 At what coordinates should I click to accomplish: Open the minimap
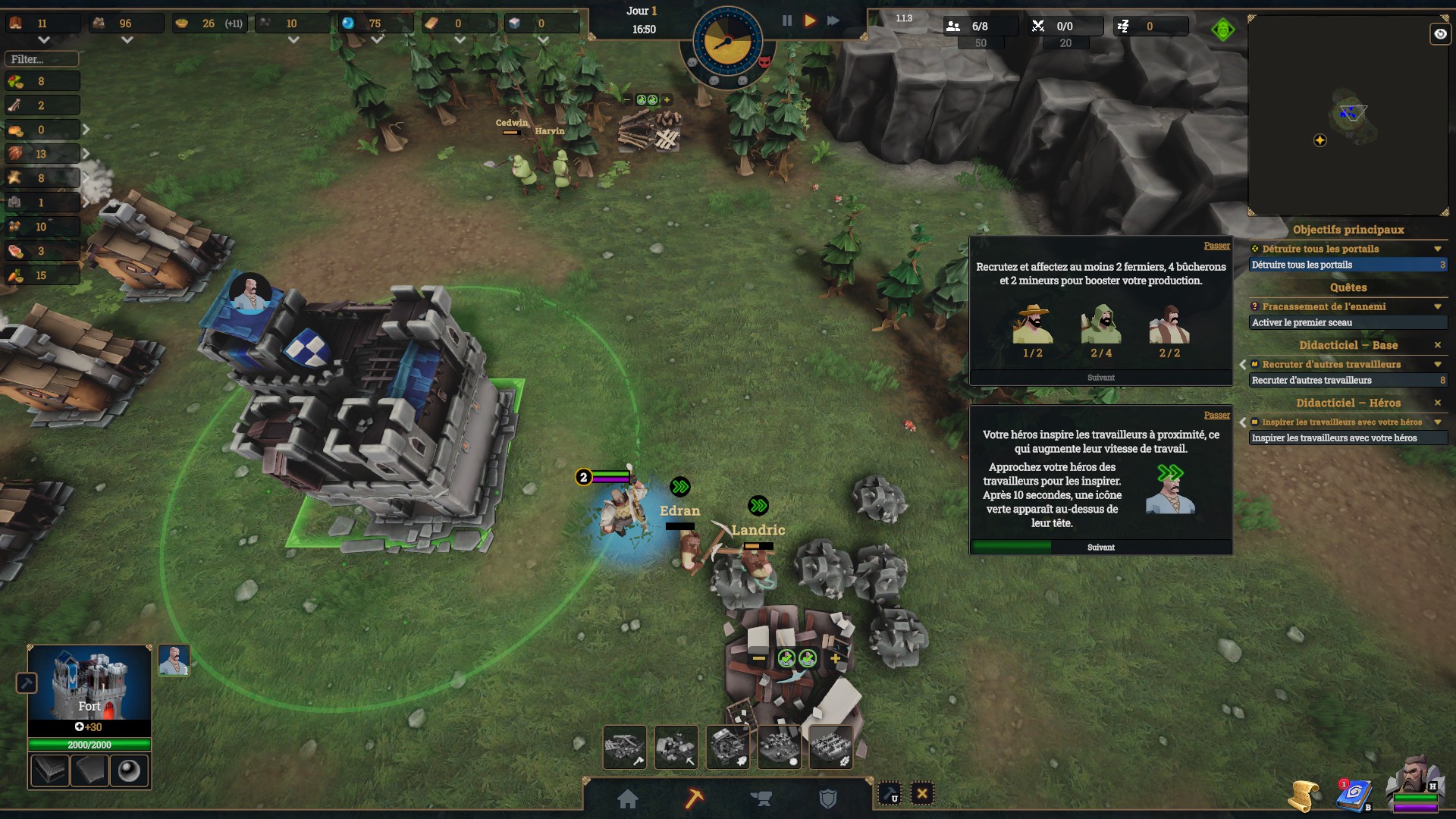pos(1348,116)
